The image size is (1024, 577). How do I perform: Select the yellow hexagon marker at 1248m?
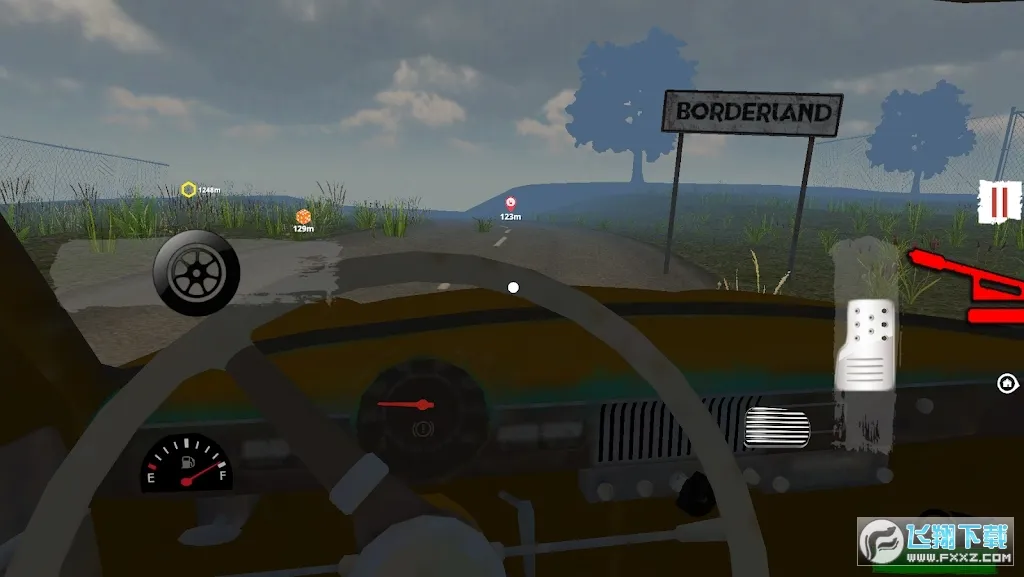tap(188, 190)
